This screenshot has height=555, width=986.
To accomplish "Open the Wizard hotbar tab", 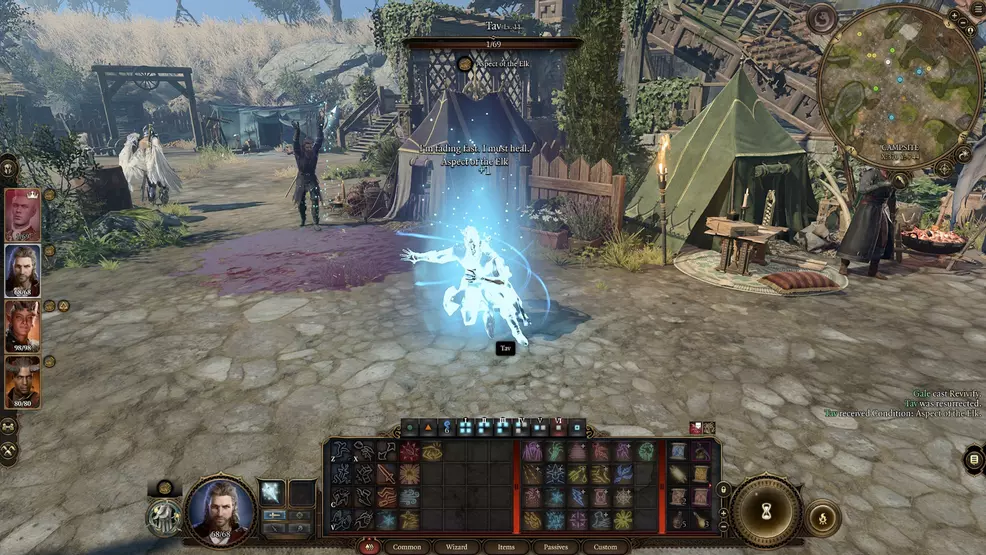I will [x=456, y=547].
